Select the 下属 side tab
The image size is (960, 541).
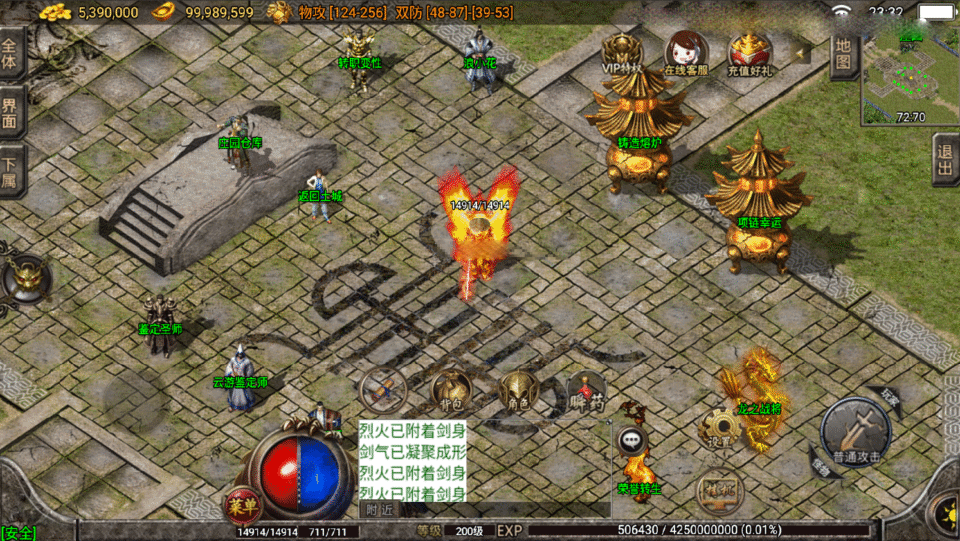click(x=11, y=168)
